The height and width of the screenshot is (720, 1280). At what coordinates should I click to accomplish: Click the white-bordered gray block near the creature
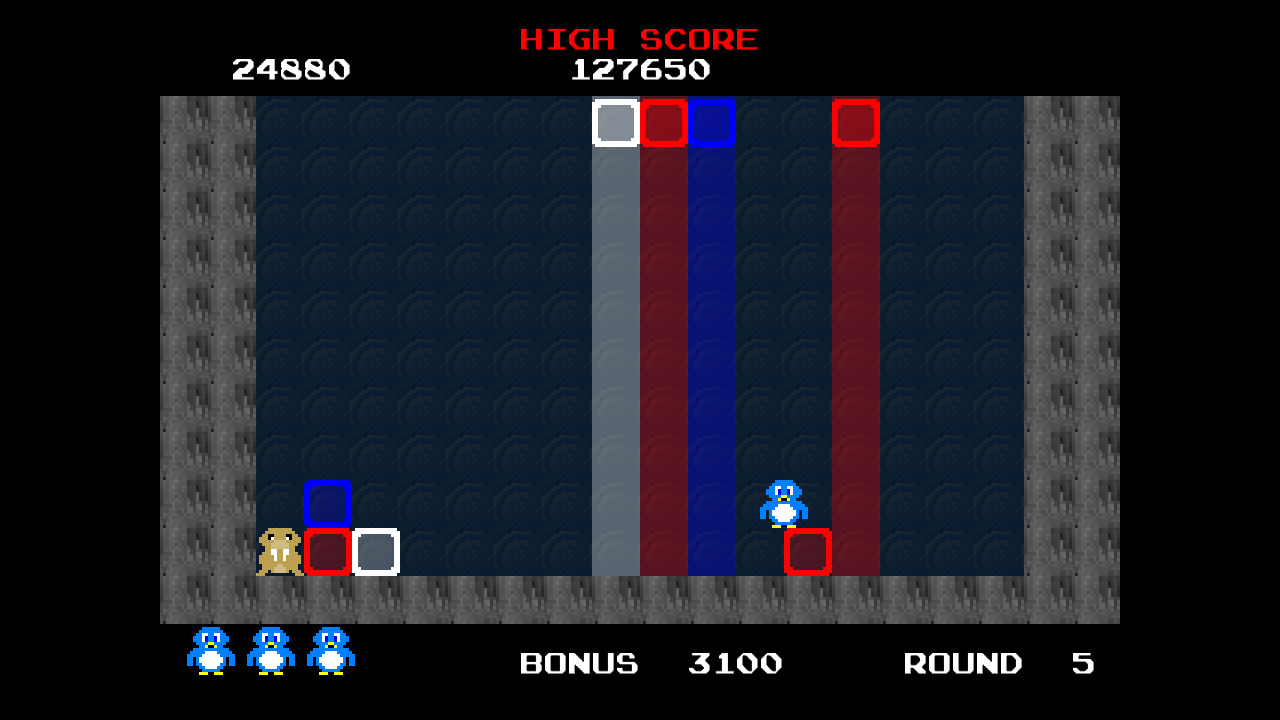[x=376, y=551]
